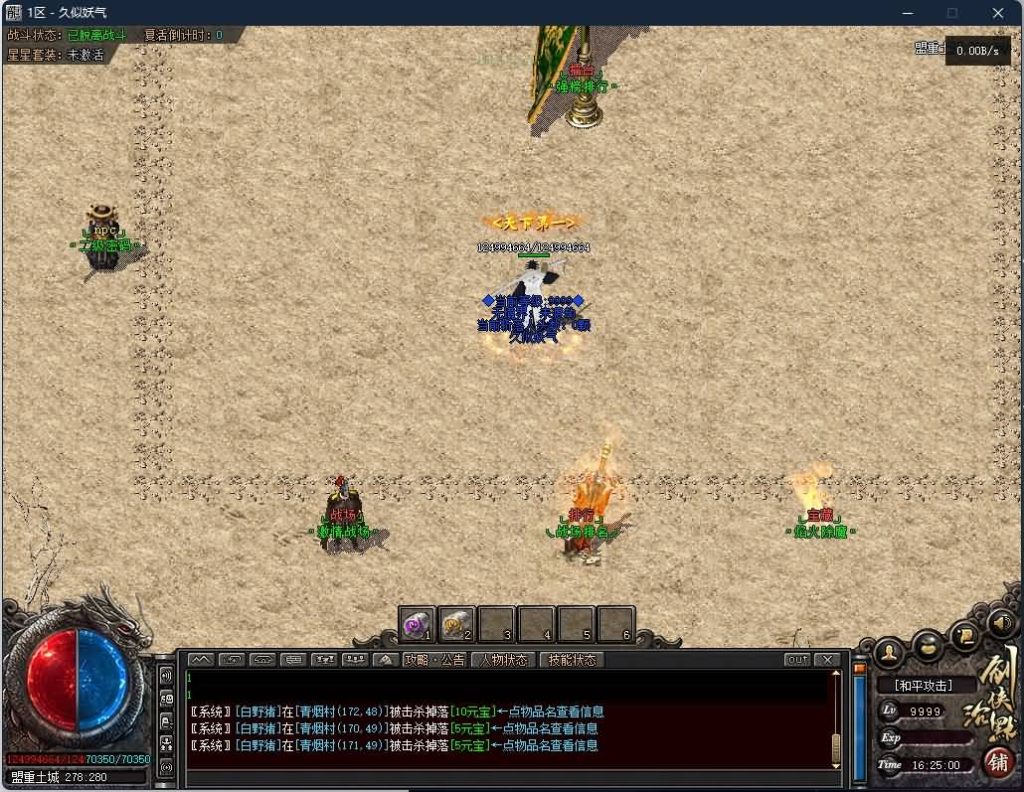Use the yellow scroll in hotbar slot 2

coord(456,625)
